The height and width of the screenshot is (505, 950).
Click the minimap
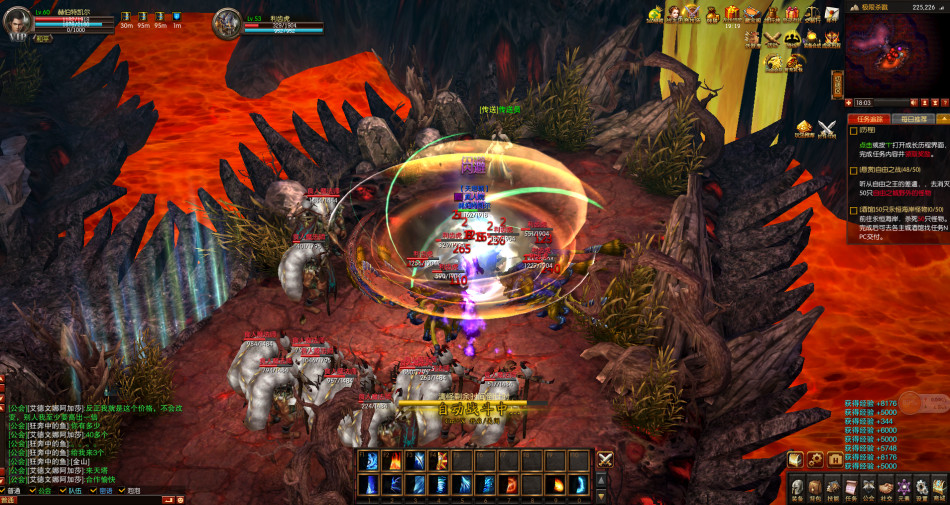896,54
